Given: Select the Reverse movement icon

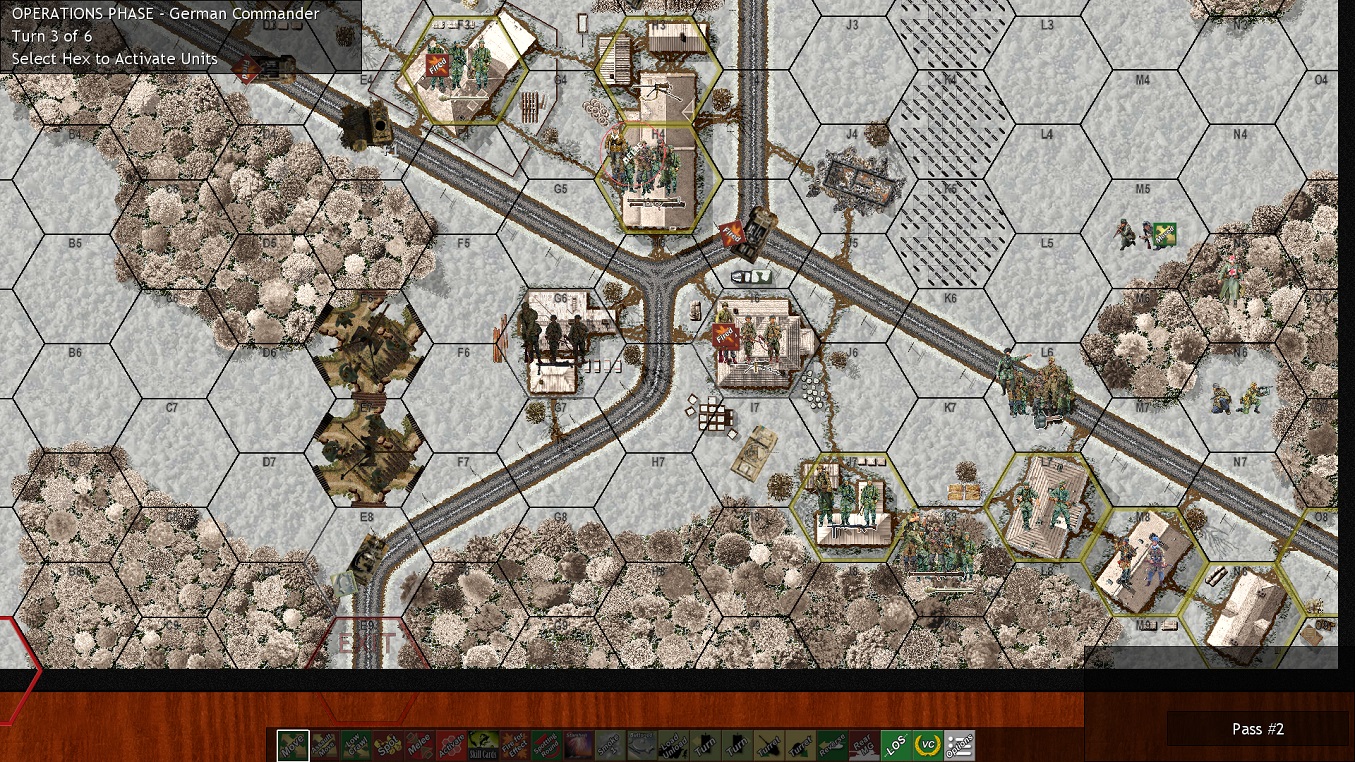Looking at the screenshot, I should pyautogui.click(x=833, y=745).
